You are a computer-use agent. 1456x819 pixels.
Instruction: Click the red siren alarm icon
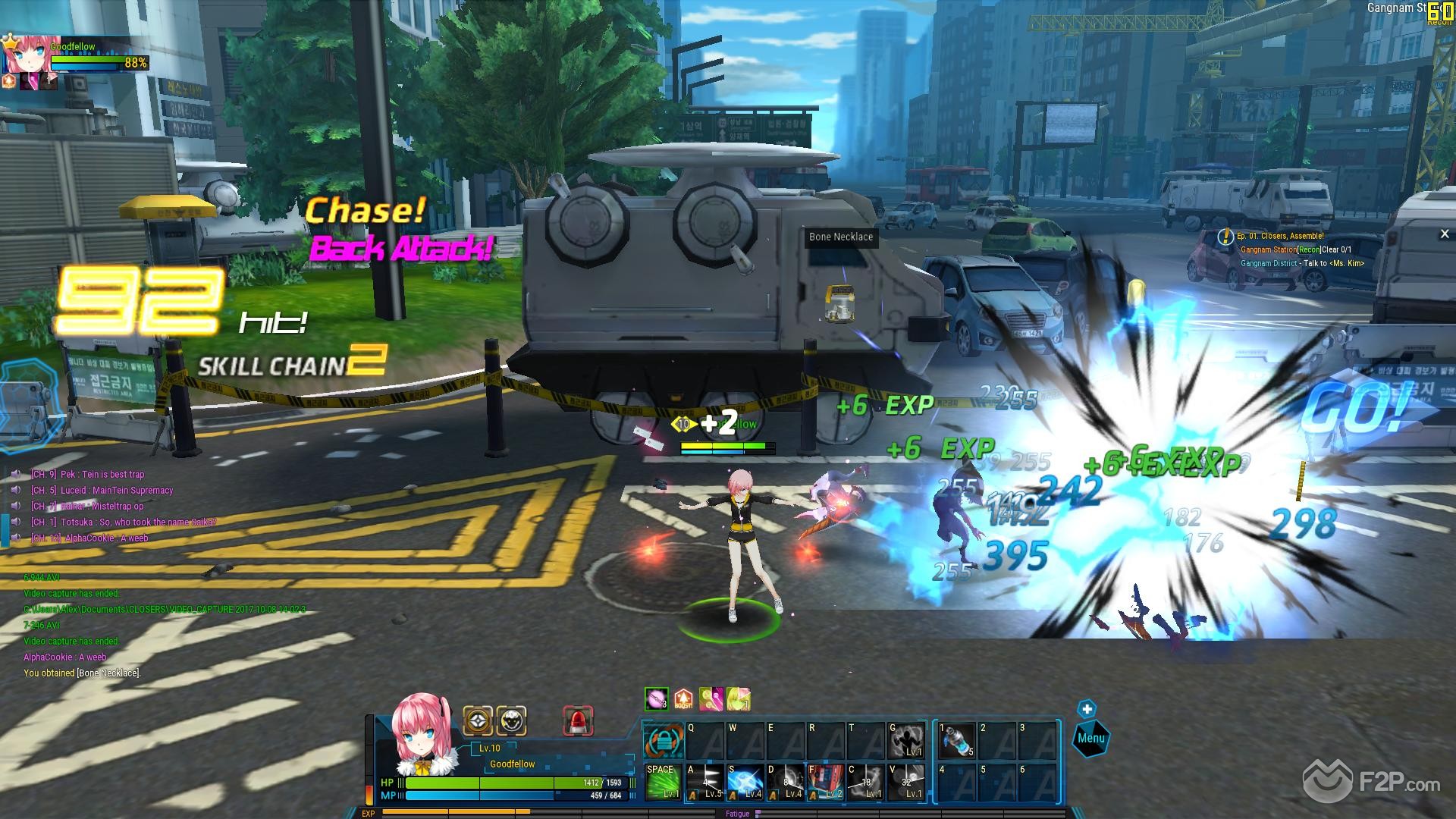click(578, 721)
